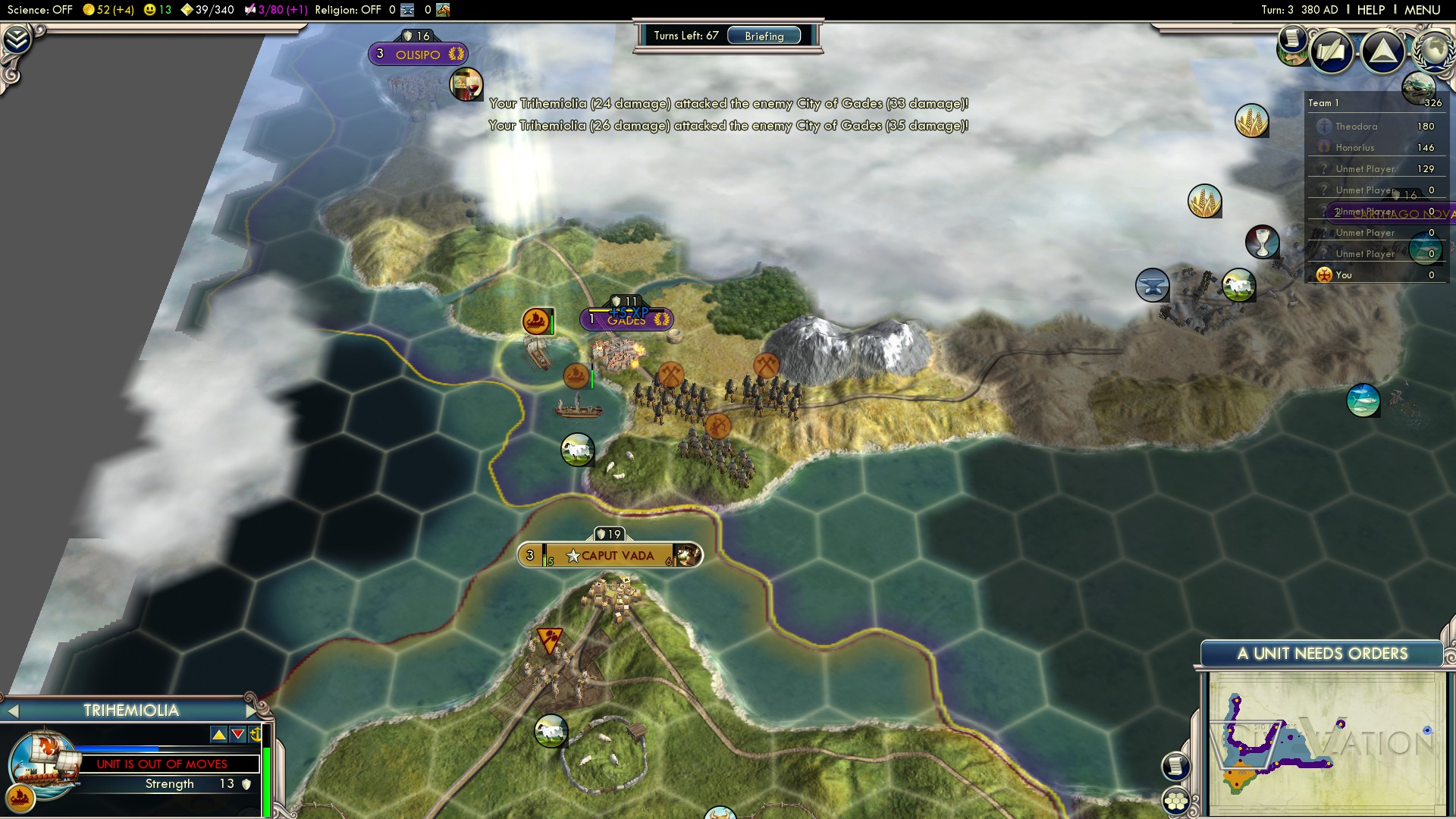Click the anchor upgrade icon in unit panel
This screenshot has height=819, width=1456.
(x=256, y=735)
